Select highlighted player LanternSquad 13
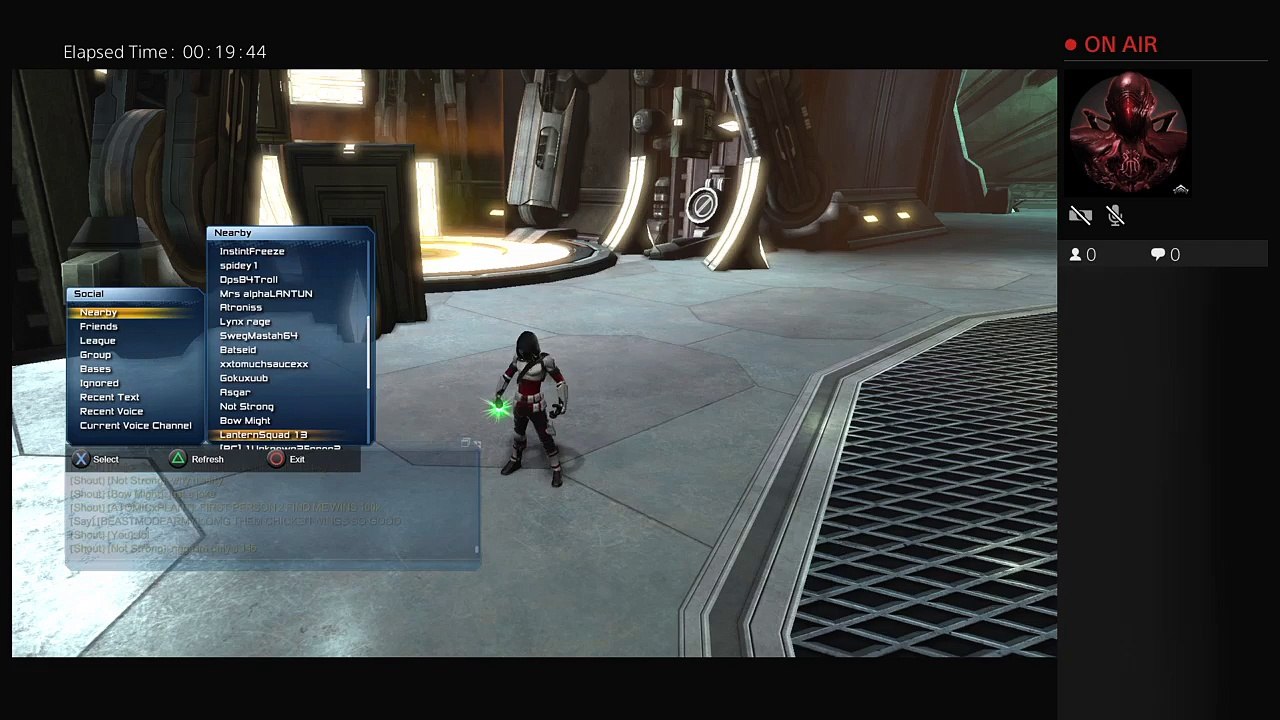Screen dimensions: 1280x720 (263, 435)
